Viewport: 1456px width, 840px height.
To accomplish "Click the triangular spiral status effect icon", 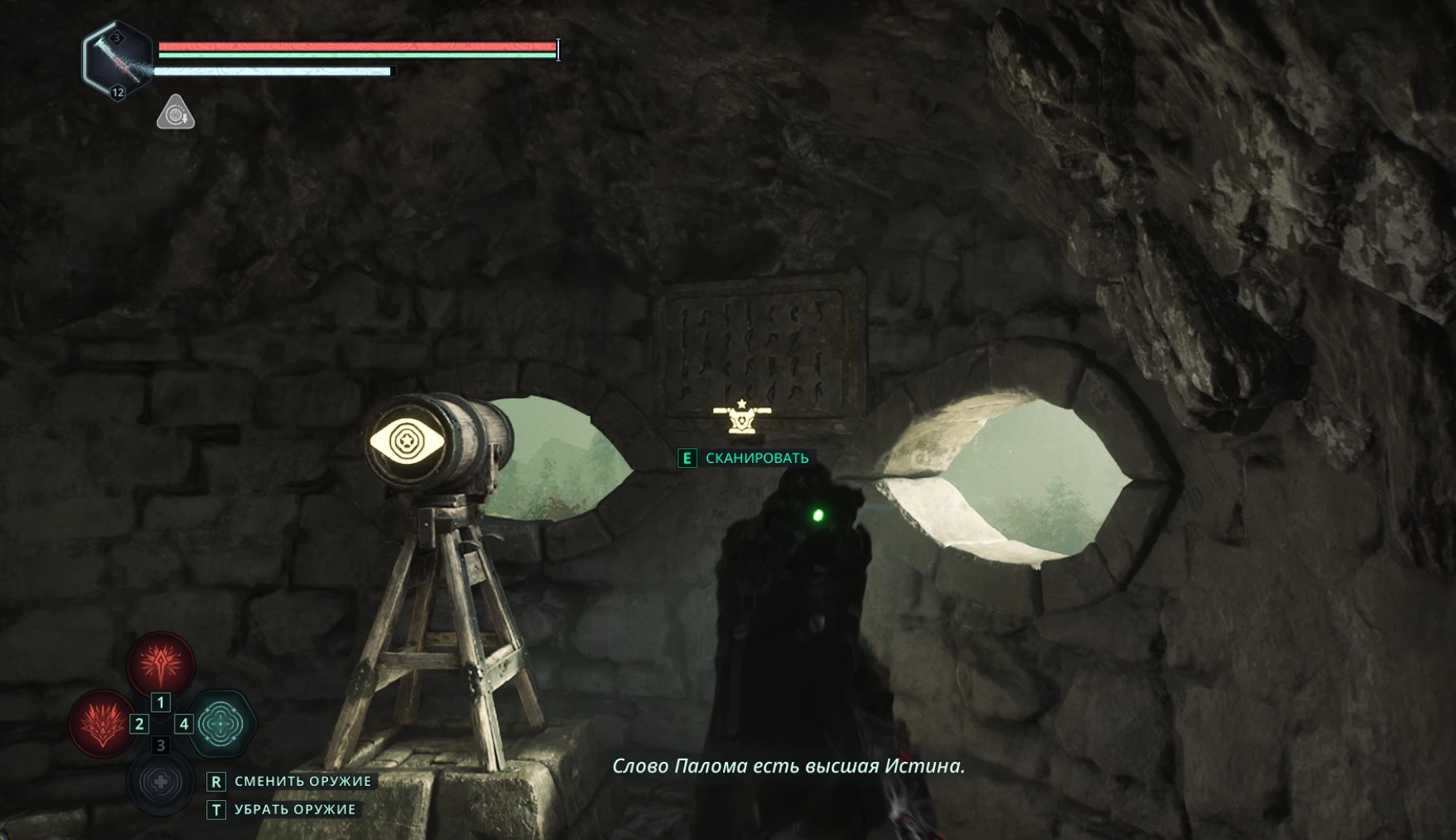I will click(x=175, y=113).
